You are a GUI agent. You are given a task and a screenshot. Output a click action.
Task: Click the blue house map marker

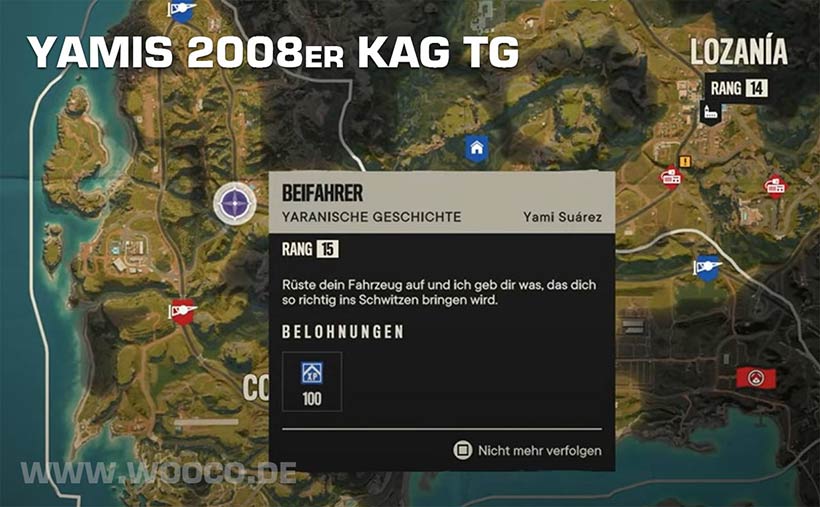tap(477, 148)
